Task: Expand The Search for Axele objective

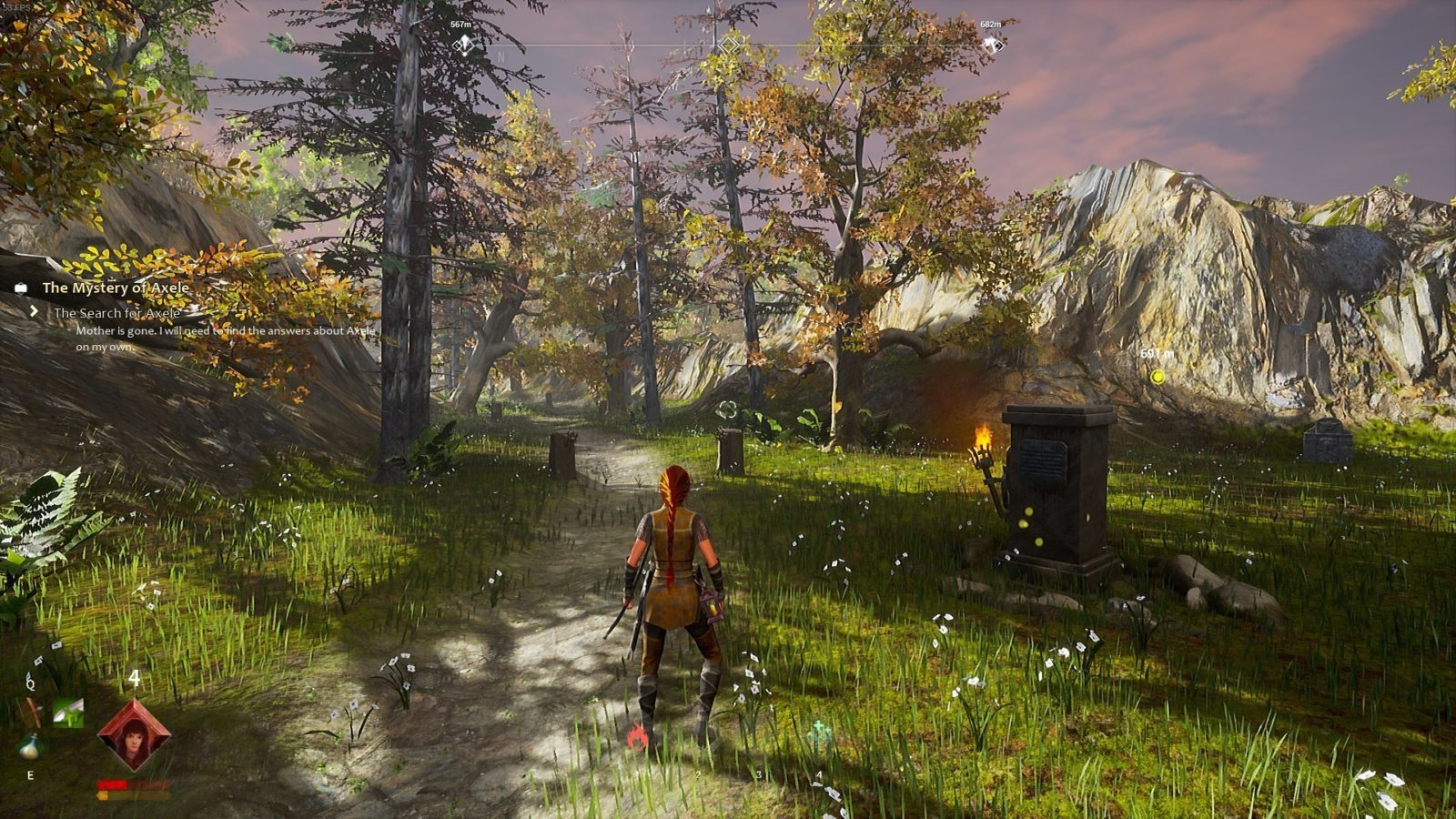Action: click(116, 312)
